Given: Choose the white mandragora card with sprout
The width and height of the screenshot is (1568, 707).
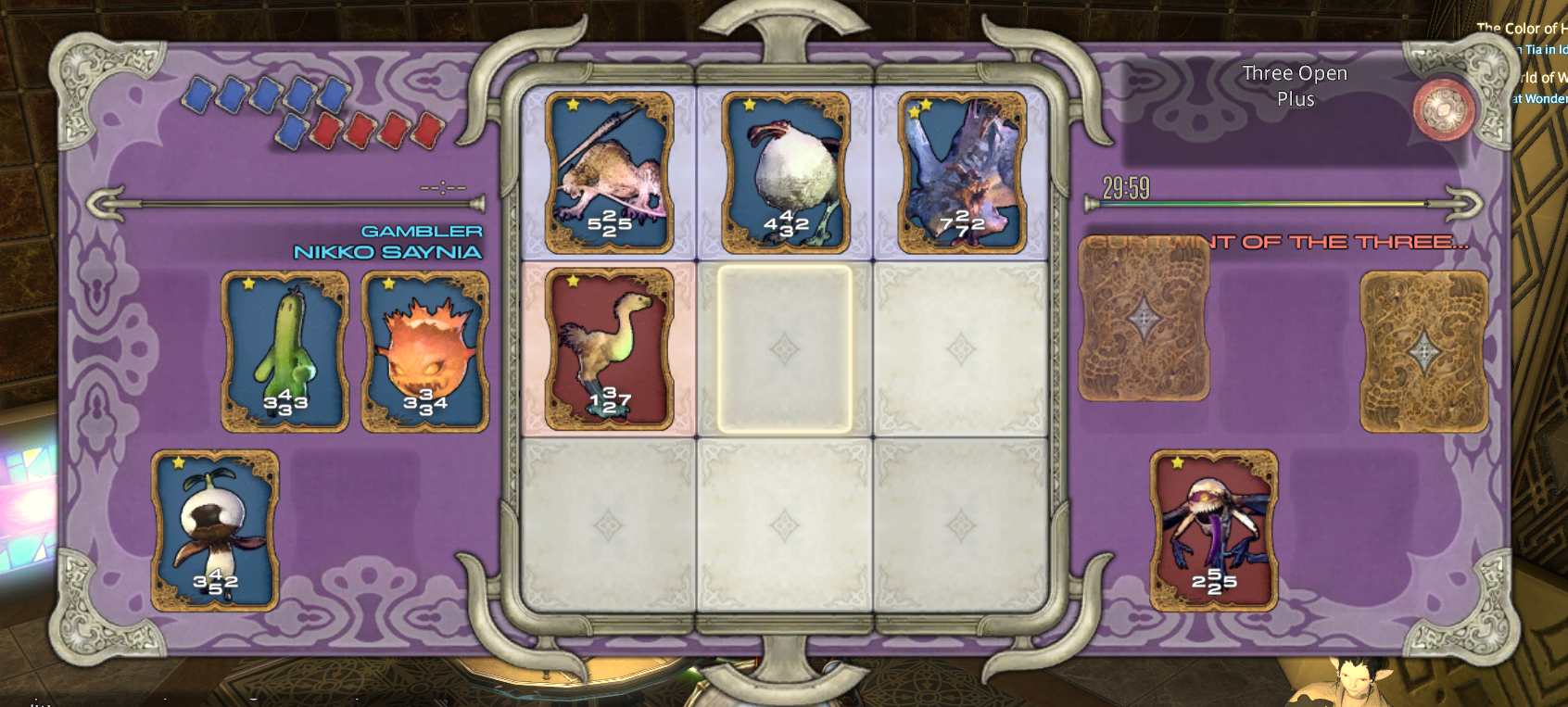Looking at the screenshot, I should pos(215,530).
